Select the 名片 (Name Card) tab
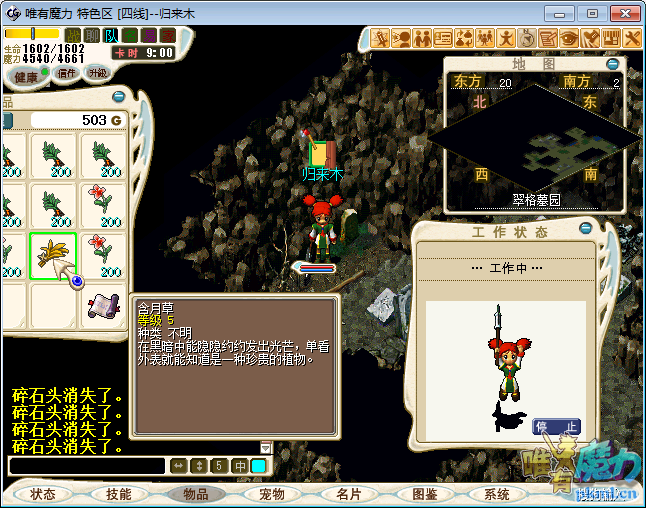646x508 pixels. [x=348, y=494]
